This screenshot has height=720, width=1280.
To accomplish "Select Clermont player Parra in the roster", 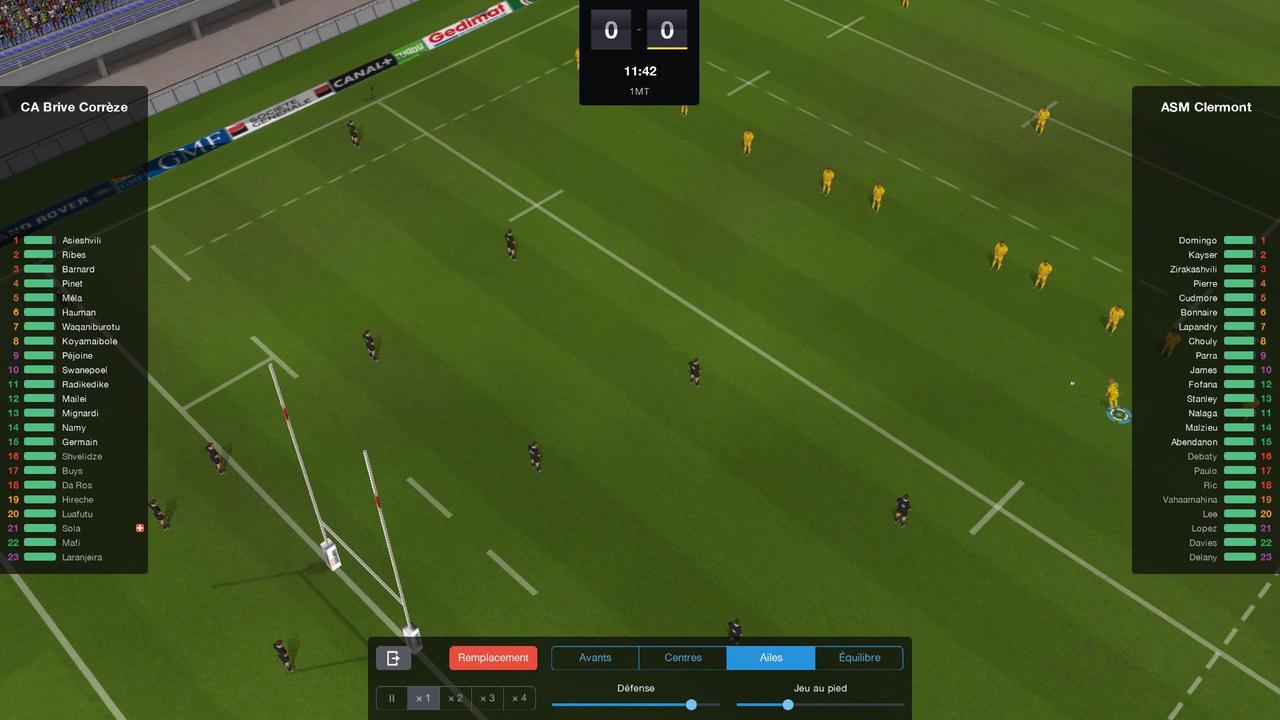I will (x=1206, y=356).
